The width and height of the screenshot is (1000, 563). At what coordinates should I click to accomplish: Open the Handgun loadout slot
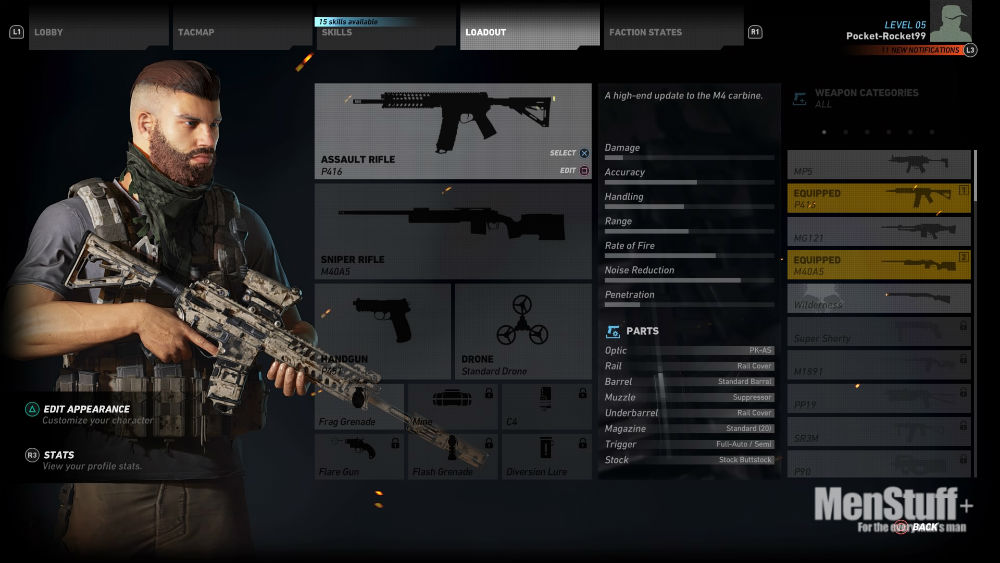(383, 330)
